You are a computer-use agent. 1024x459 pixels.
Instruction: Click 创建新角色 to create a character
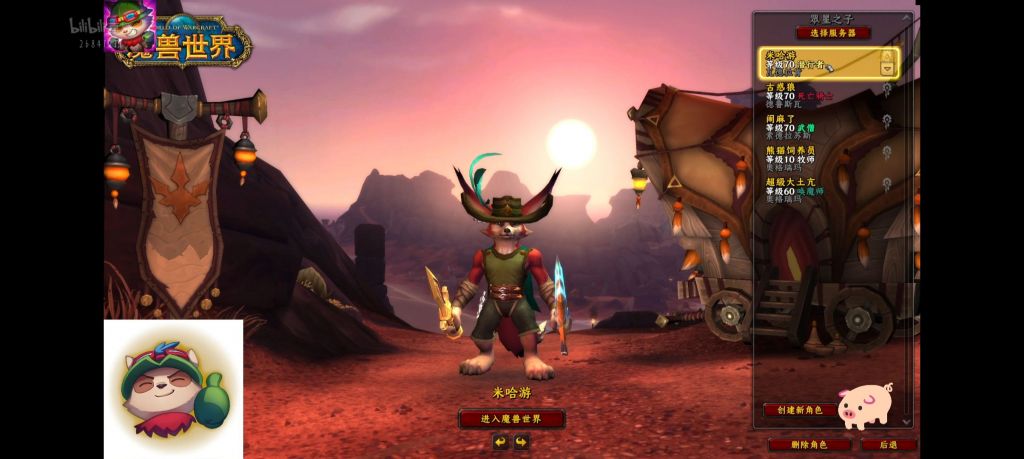(799, 410)
